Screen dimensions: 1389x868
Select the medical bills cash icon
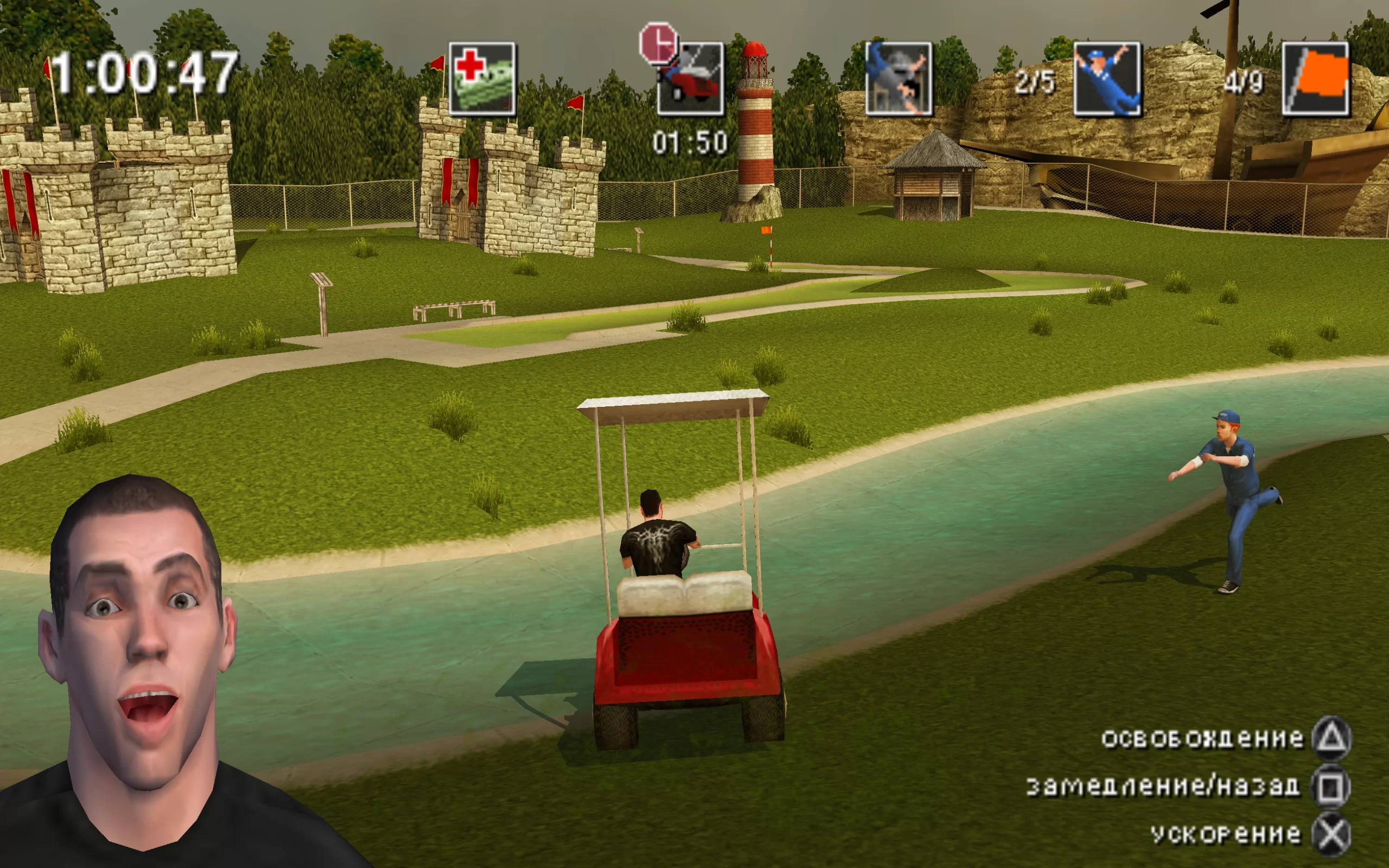482,79
